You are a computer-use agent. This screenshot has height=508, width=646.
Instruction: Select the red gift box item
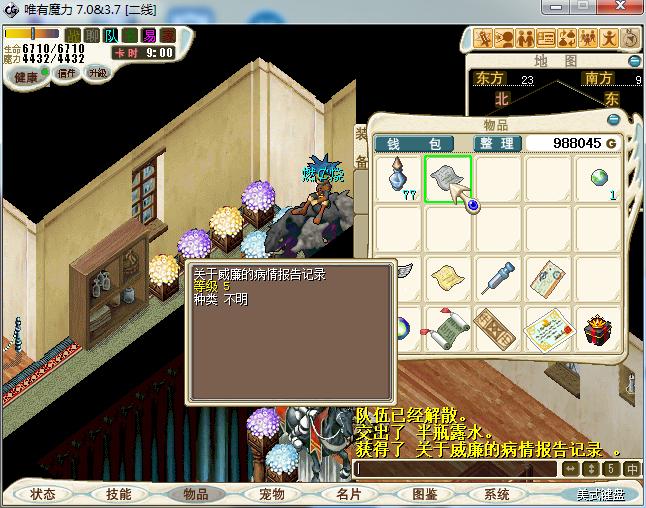[600, 327]
